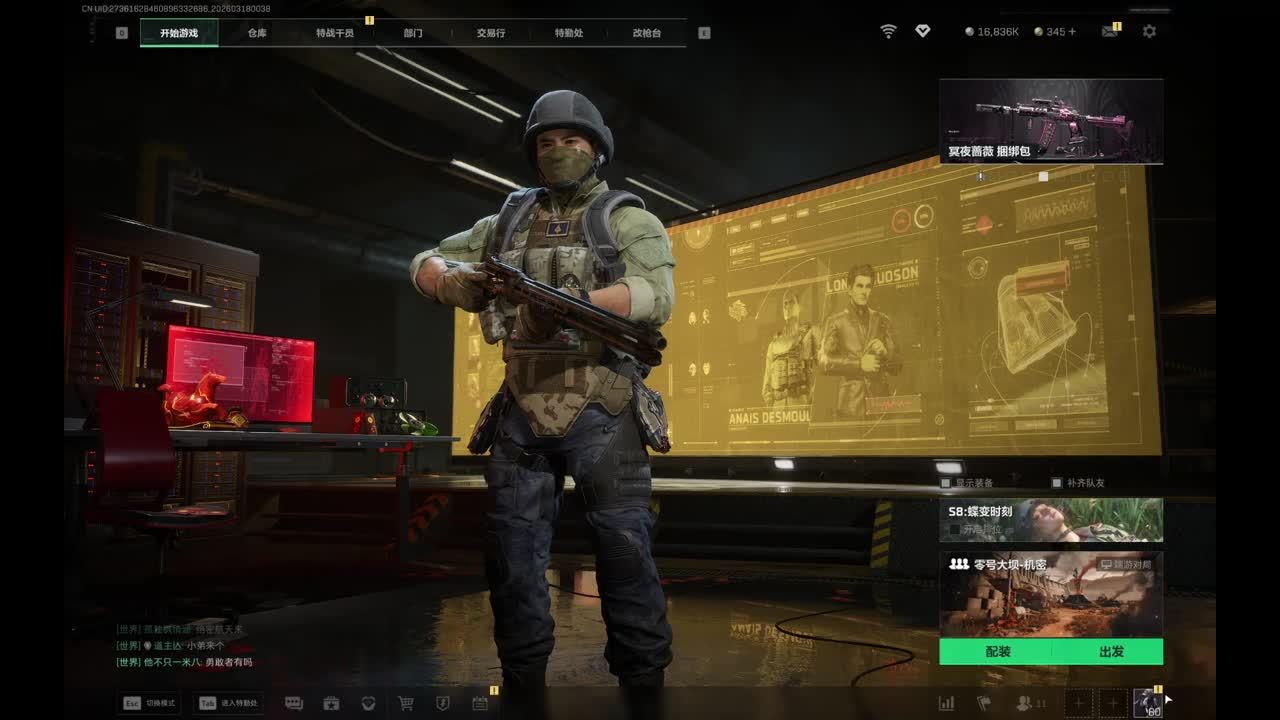Toggle the 显示装备 checkbox

pyautogui.click(x=946, y=483)
